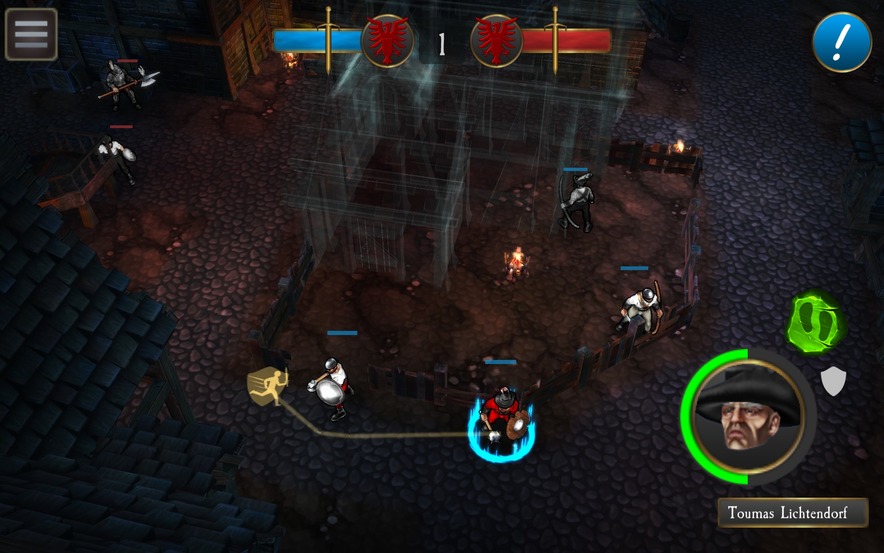The height and width of the screenshot is (553, 884).
Task: Tap the blue exclamation info button
Action: point(841,42)
